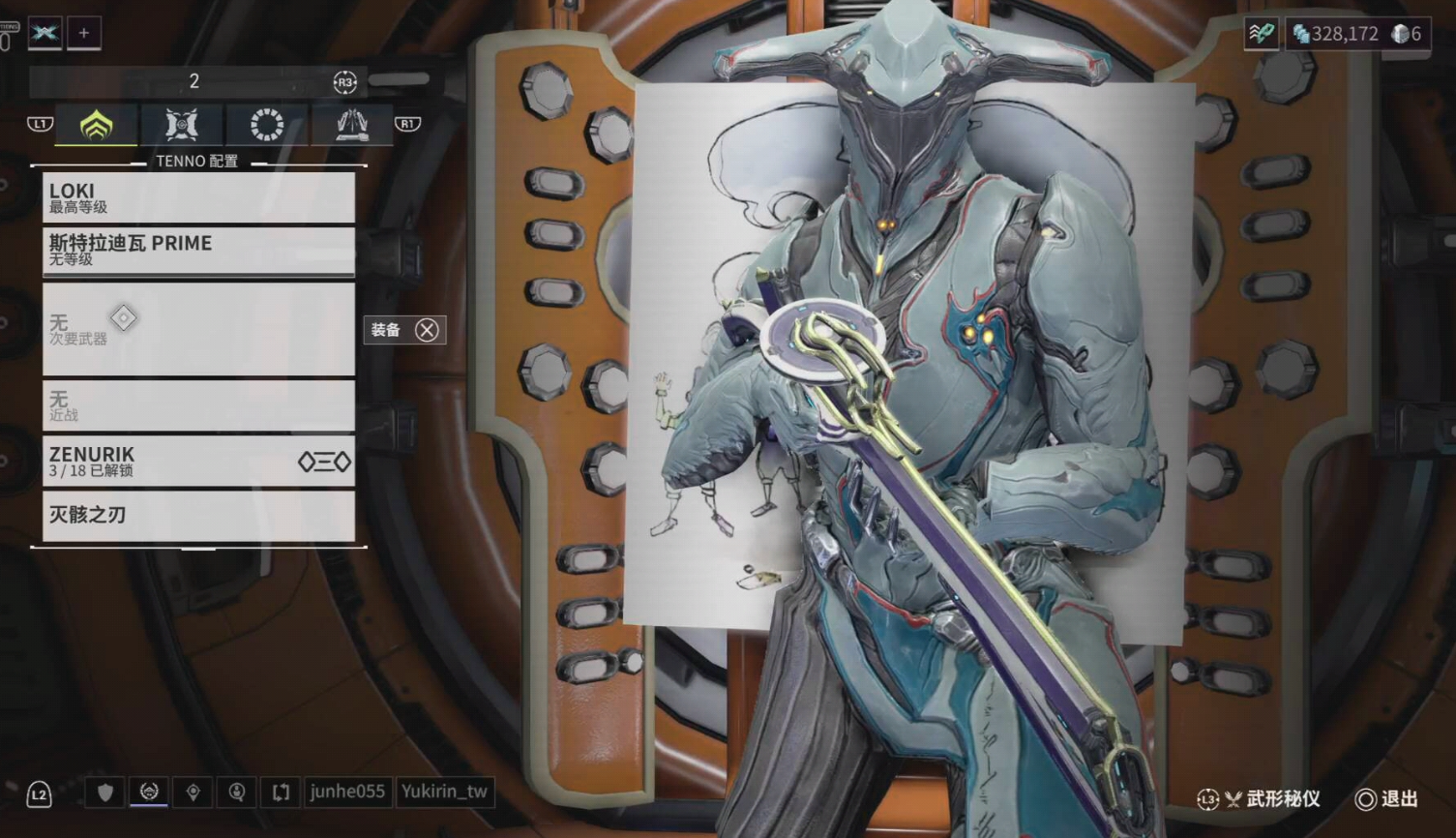Open the Yukirin_tw player entry
The image size is (1456, 838).
444,792
